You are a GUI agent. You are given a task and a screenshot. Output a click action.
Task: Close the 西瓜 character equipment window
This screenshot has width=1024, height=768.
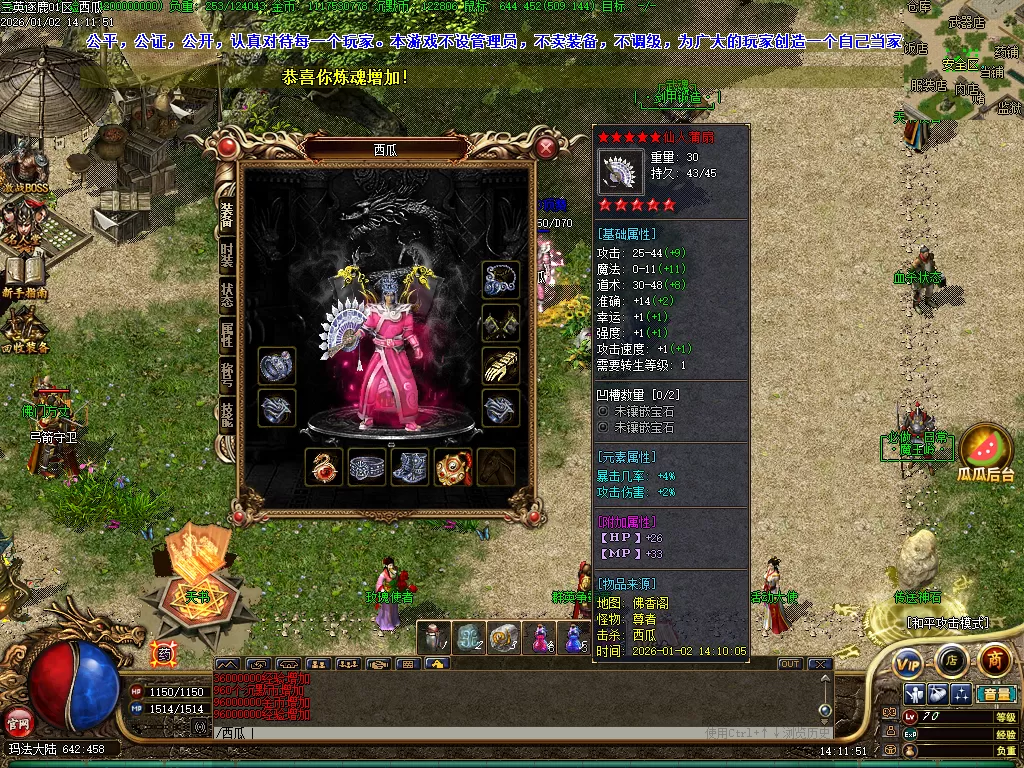click(x=546, y=149)
